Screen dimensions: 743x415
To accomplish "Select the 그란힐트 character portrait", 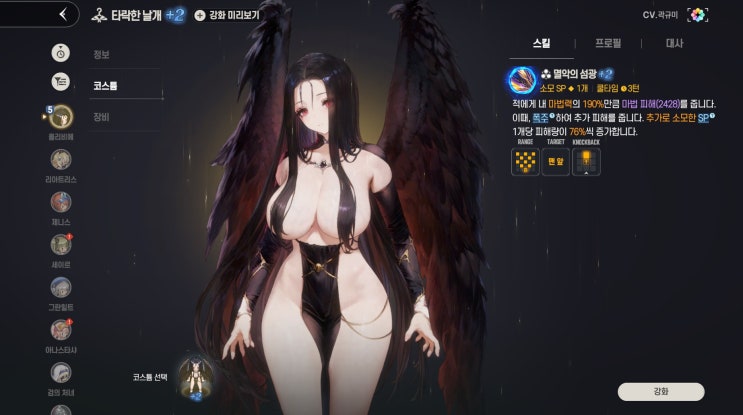I will [61, 286].
